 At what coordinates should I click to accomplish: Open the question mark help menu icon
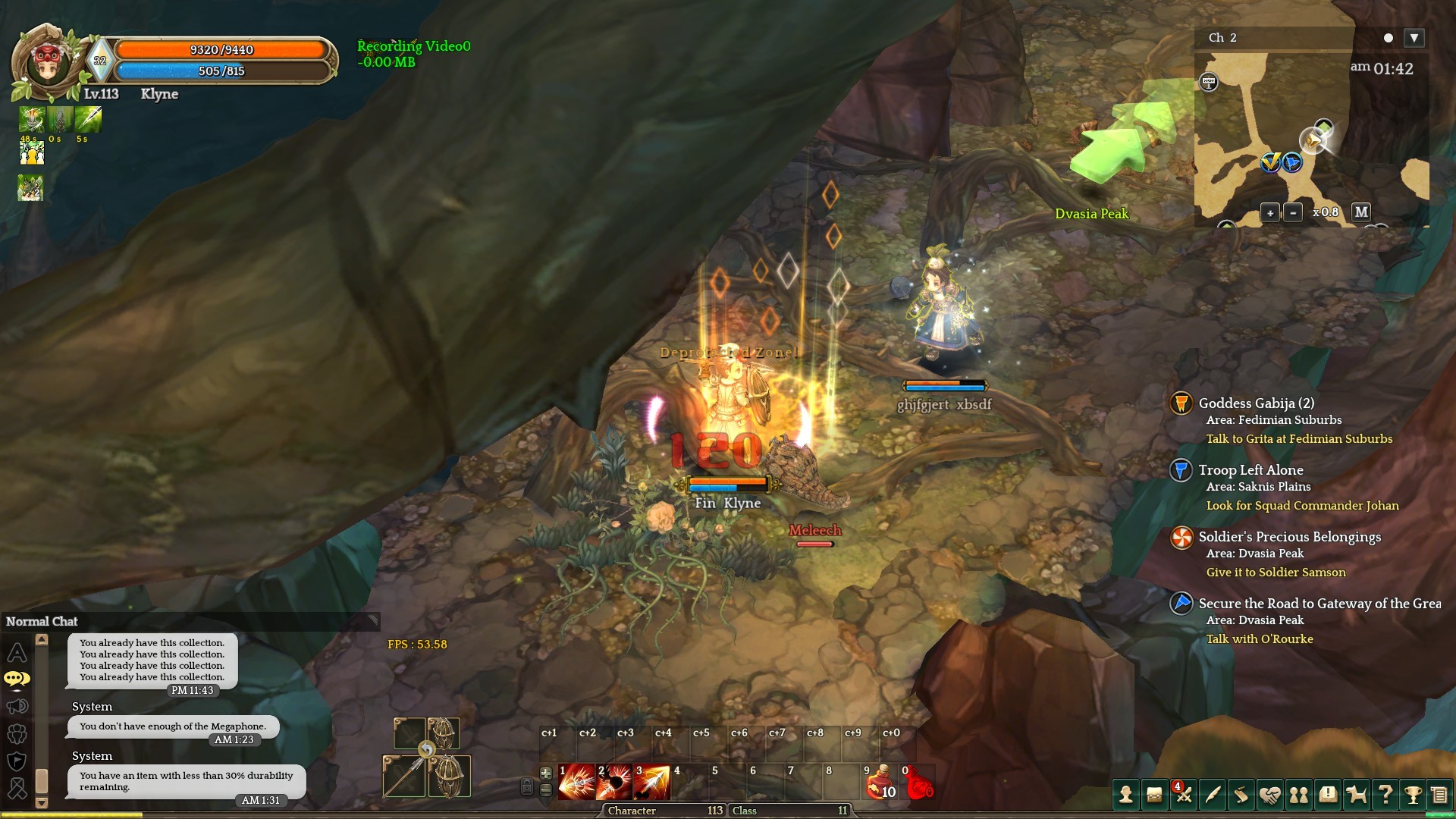click(1385, 795)
